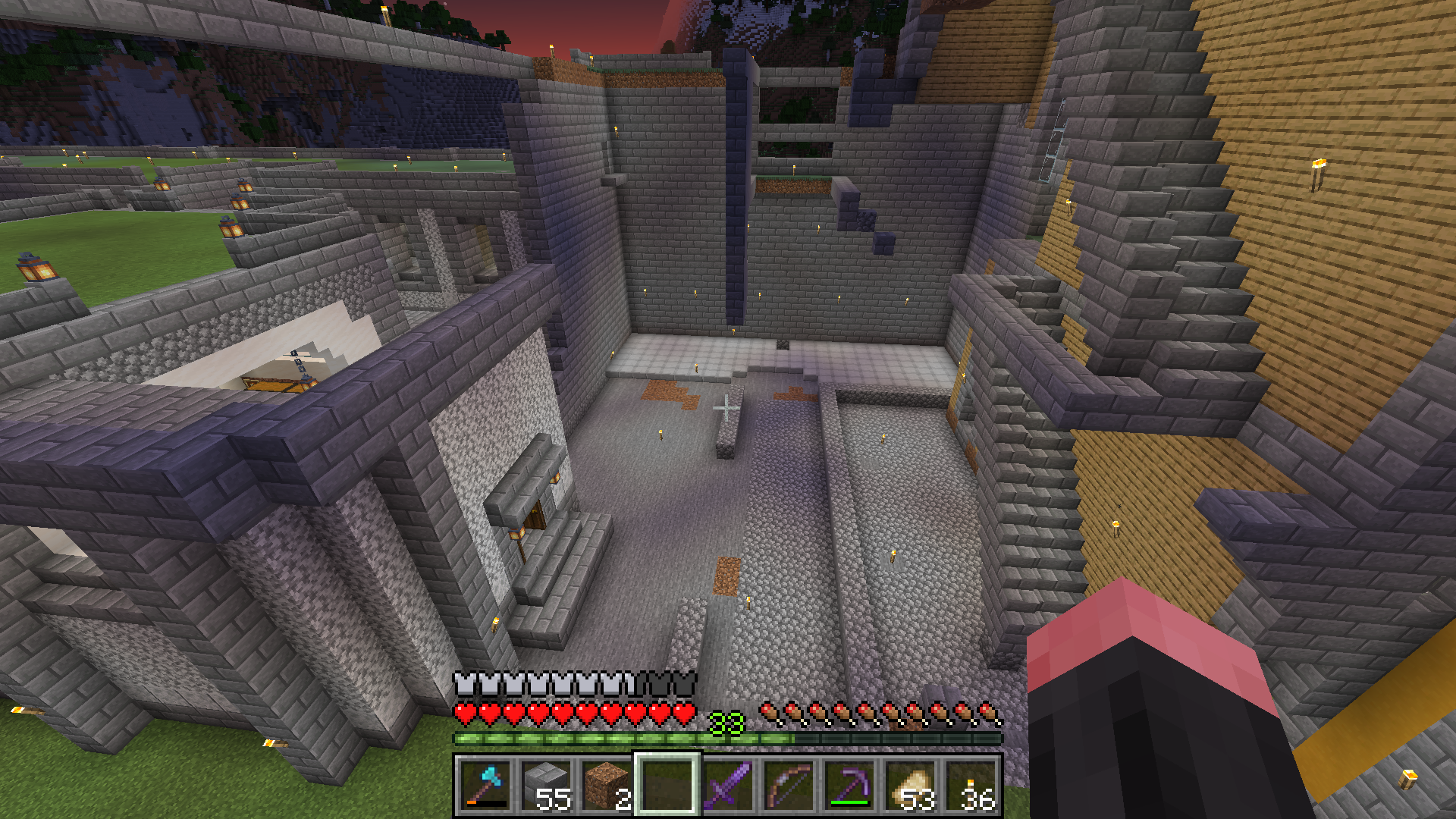The width and height of the screenshot is (1456, 819).
Task: Choose the dirt block hotbar slot
Action: 607,786
